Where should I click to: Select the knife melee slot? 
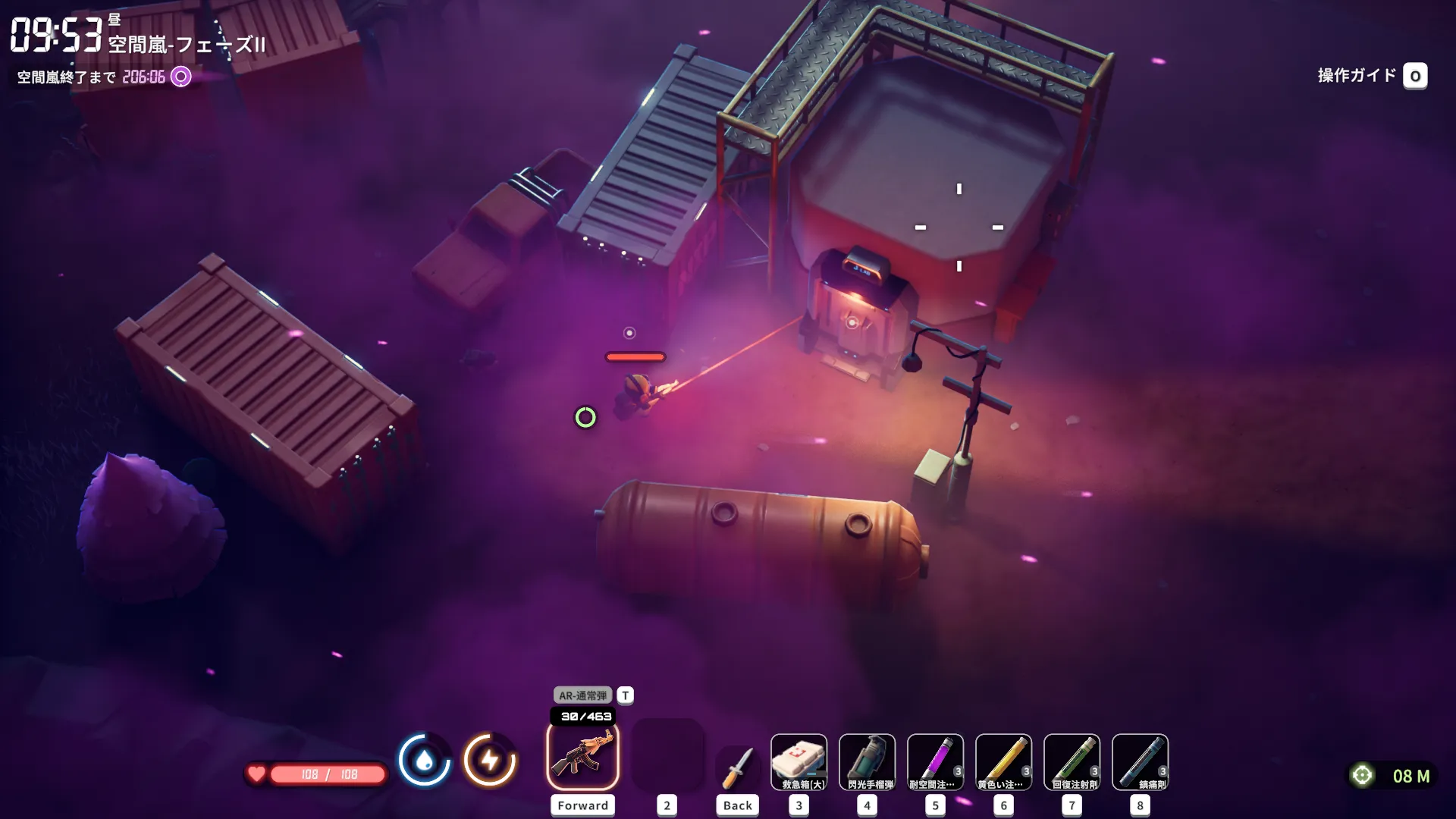click(x=737, y=766)
